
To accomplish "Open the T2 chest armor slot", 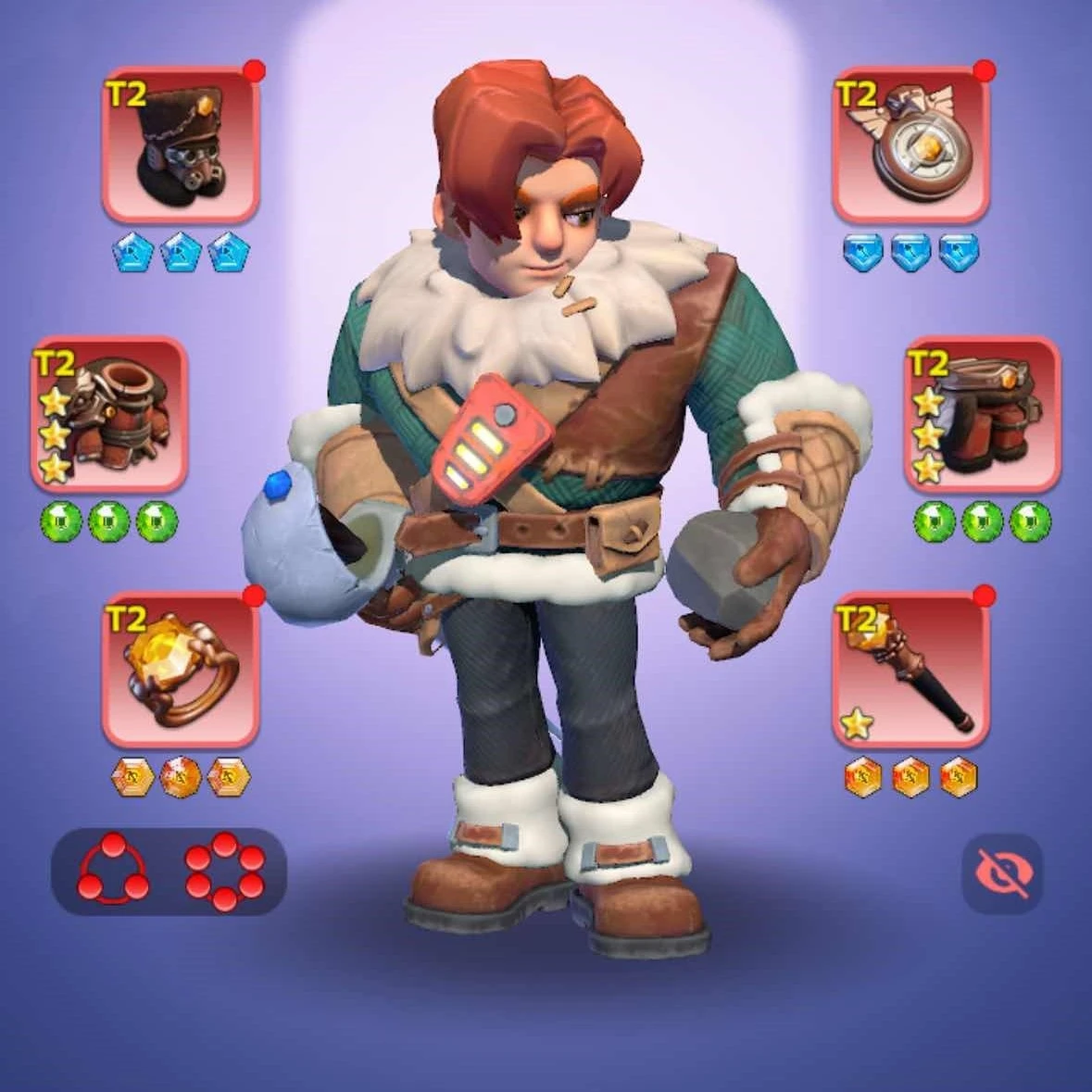I will pyautogui.click(x=109, y=413).
